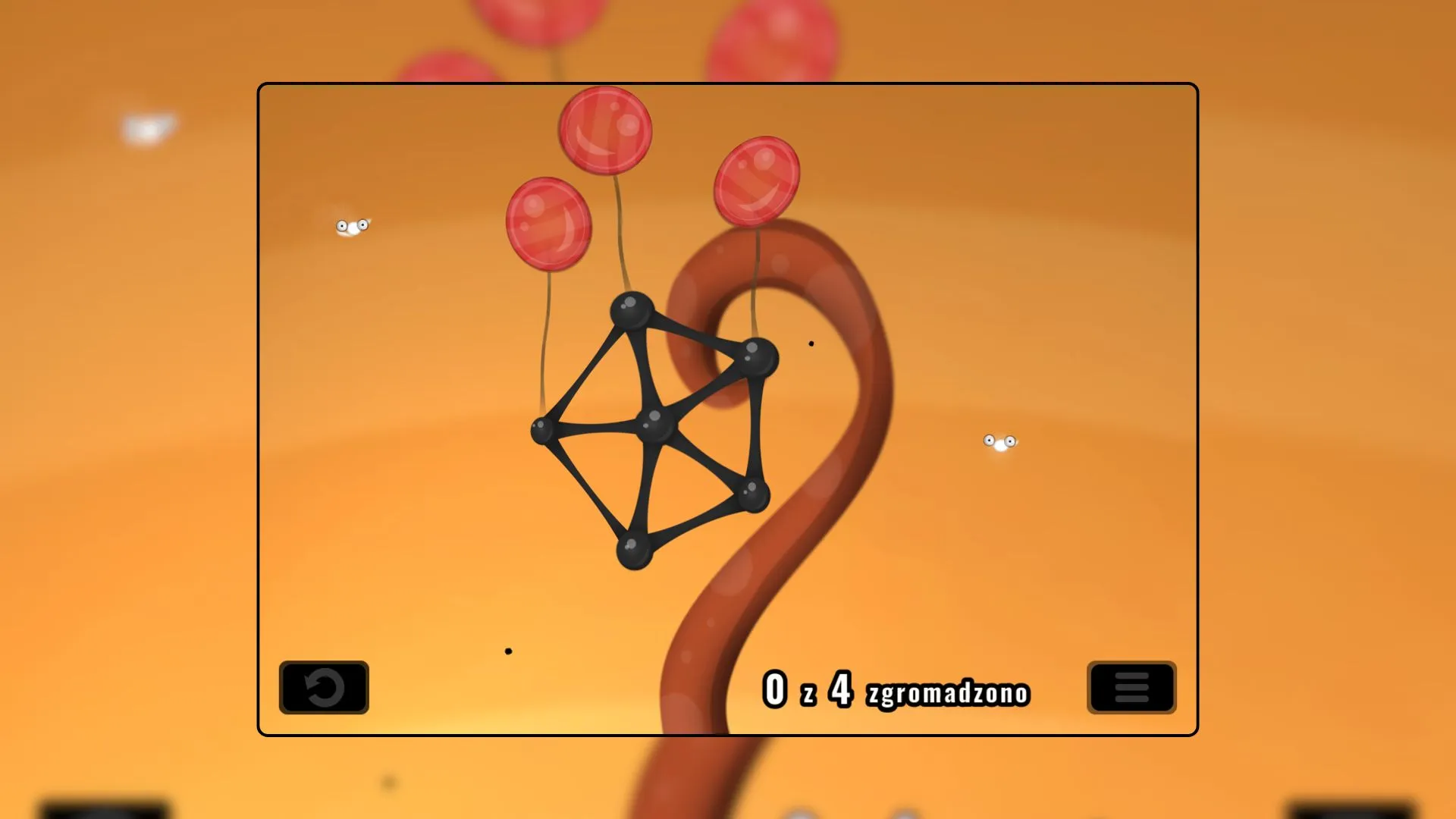Viewport: 1456px width, 819px height.
Task: Tap the small dot near the pipe's curl
Action: coord(811,343)
